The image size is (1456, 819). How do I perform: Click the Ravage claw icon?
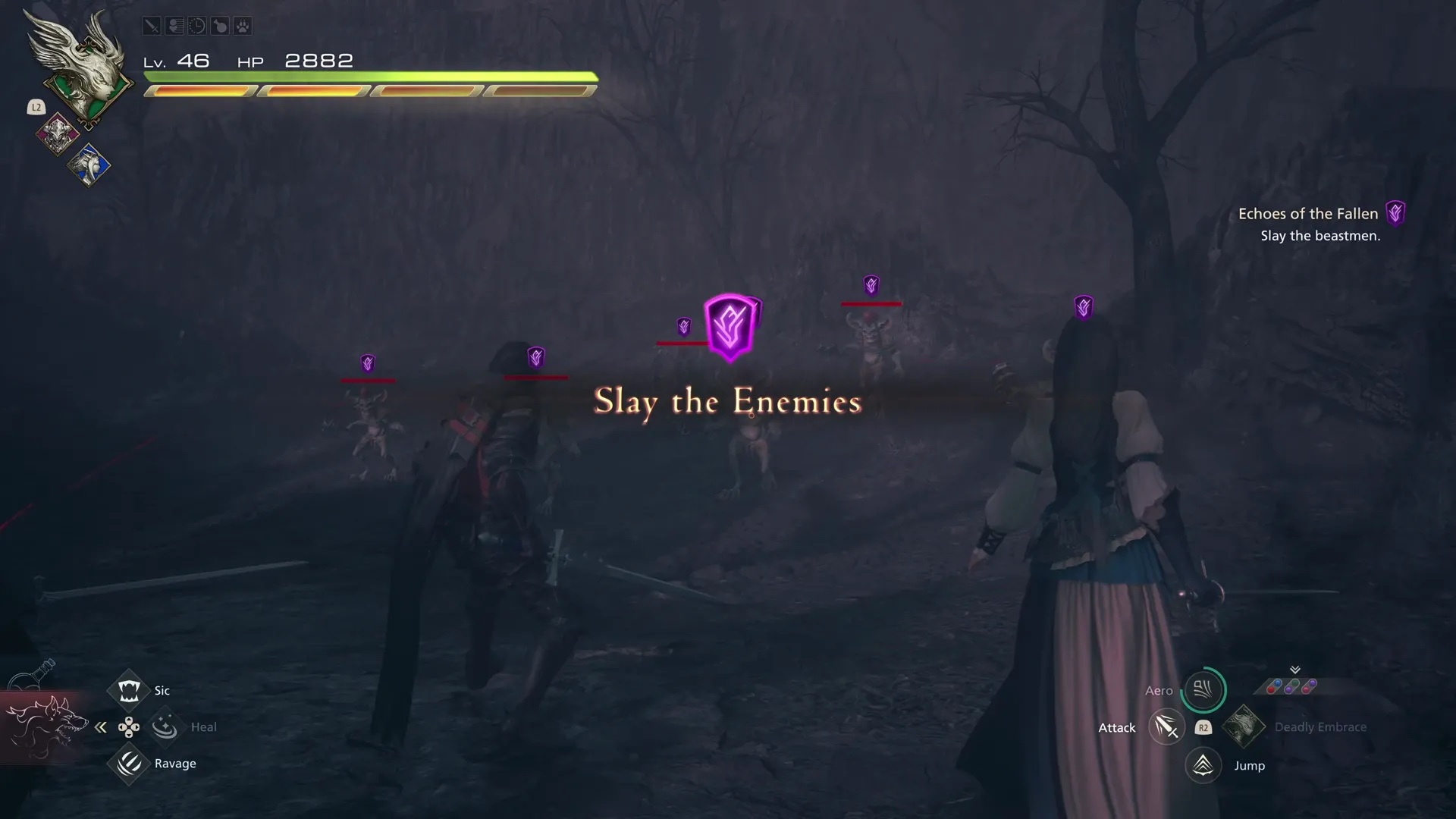[x=128, y=764]
